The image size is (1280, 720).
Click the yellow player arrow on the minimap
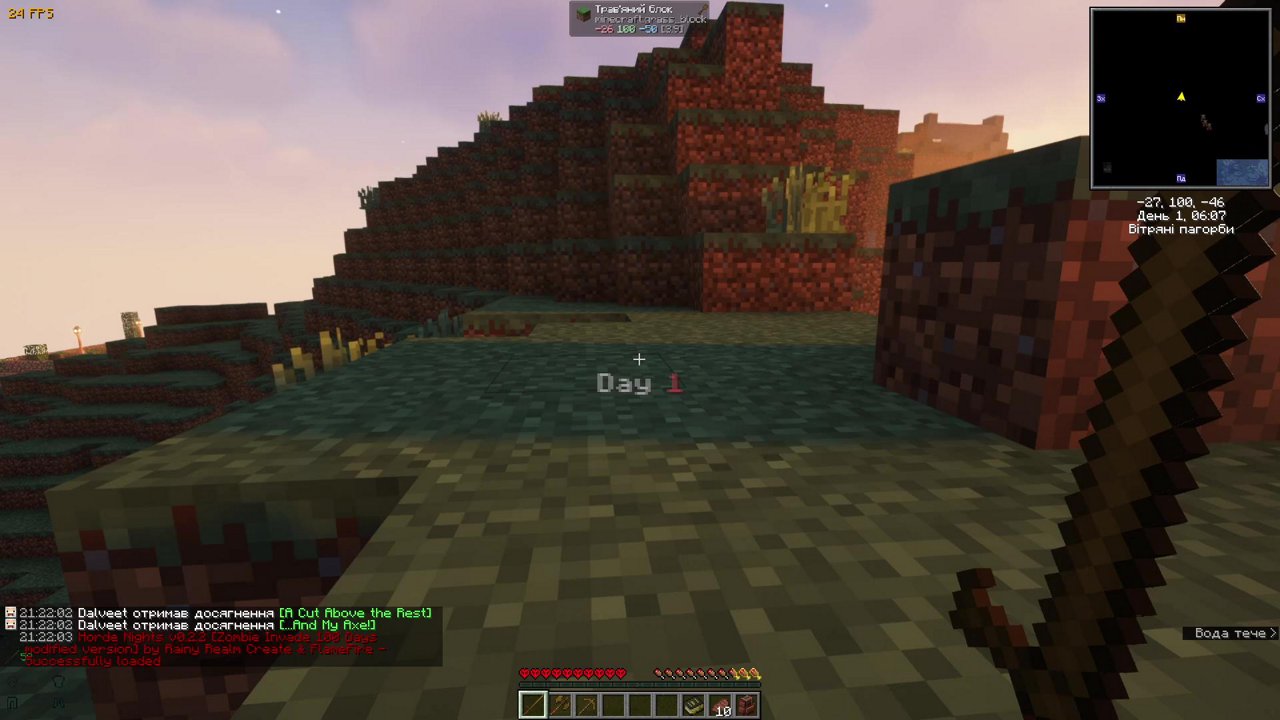(x=1181, y=97)
